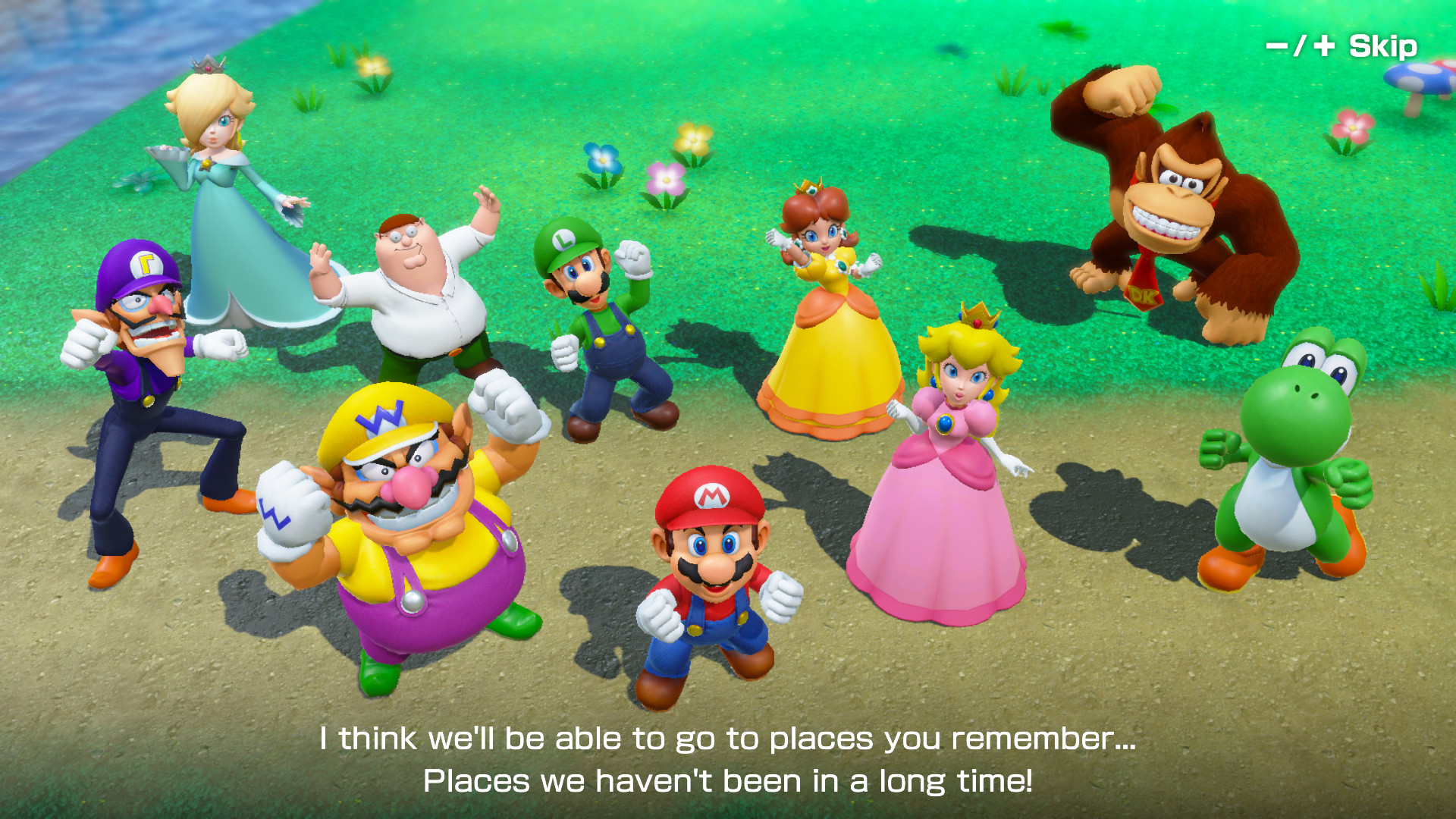Click Wario in the yellow W cap

409,531
